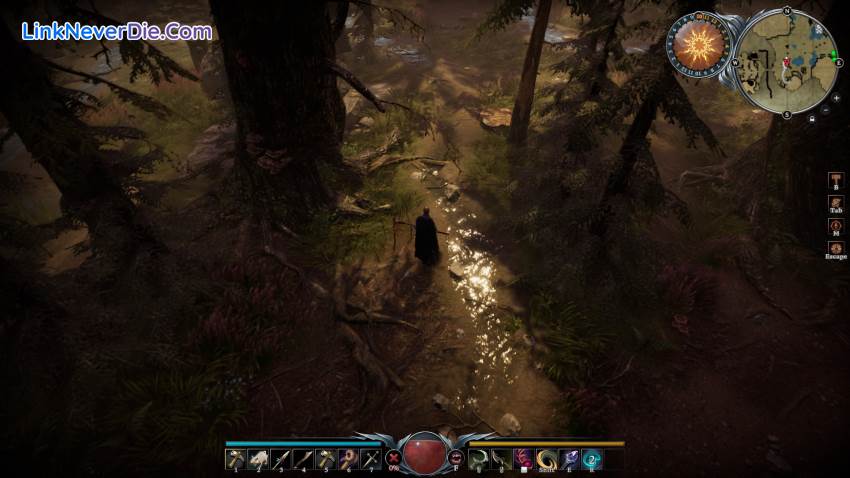Select the spear in hotbar slot 3
Viewport: 850px width, 478px height.
pos(281,459)
